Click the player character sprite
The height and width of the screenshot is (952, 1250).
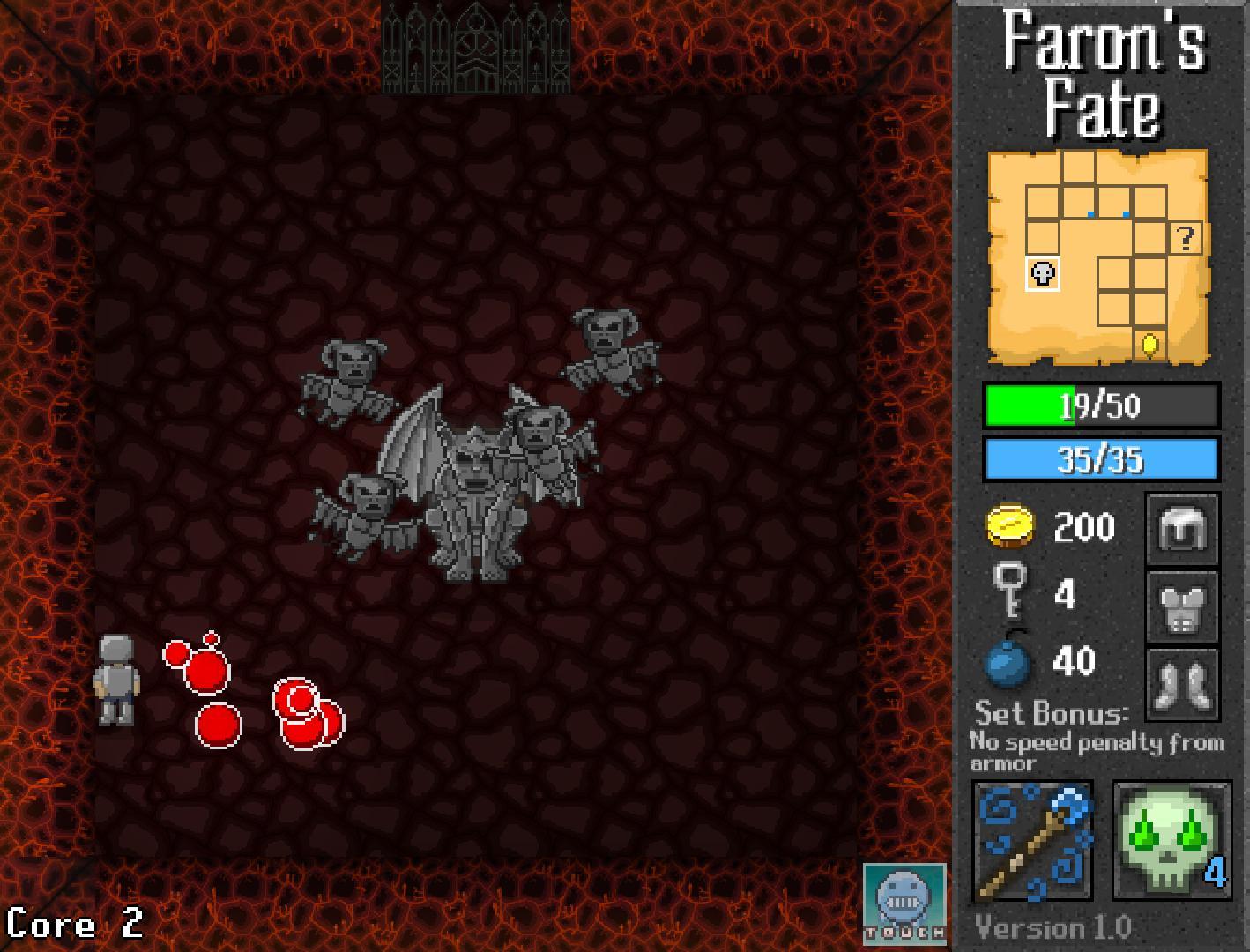point(118,679)
